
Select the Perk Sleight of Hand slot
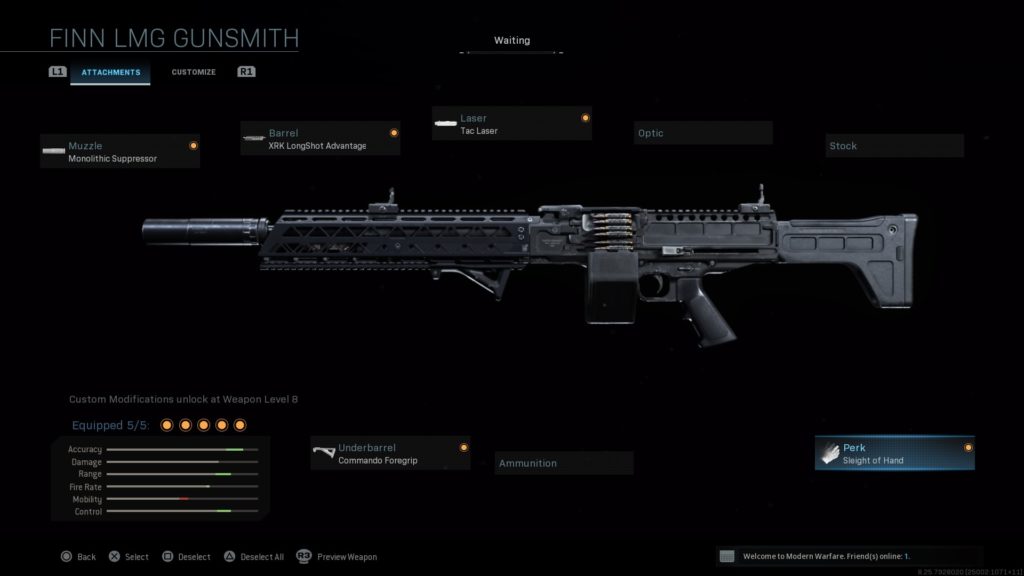894,454
